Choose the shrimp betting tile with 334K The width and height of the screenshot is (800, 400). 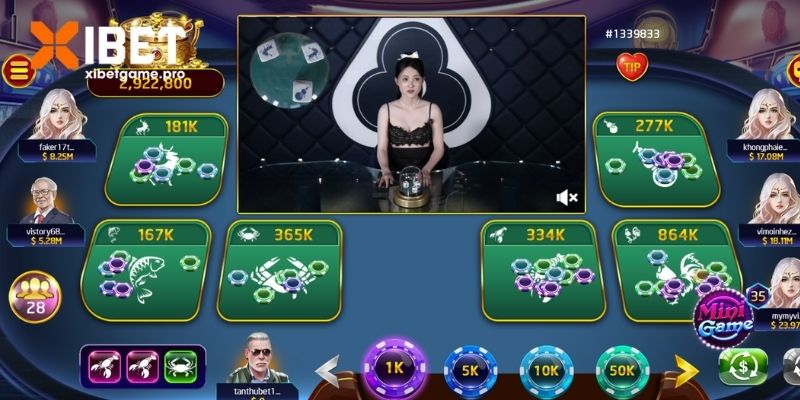click(x=542, y=268)
